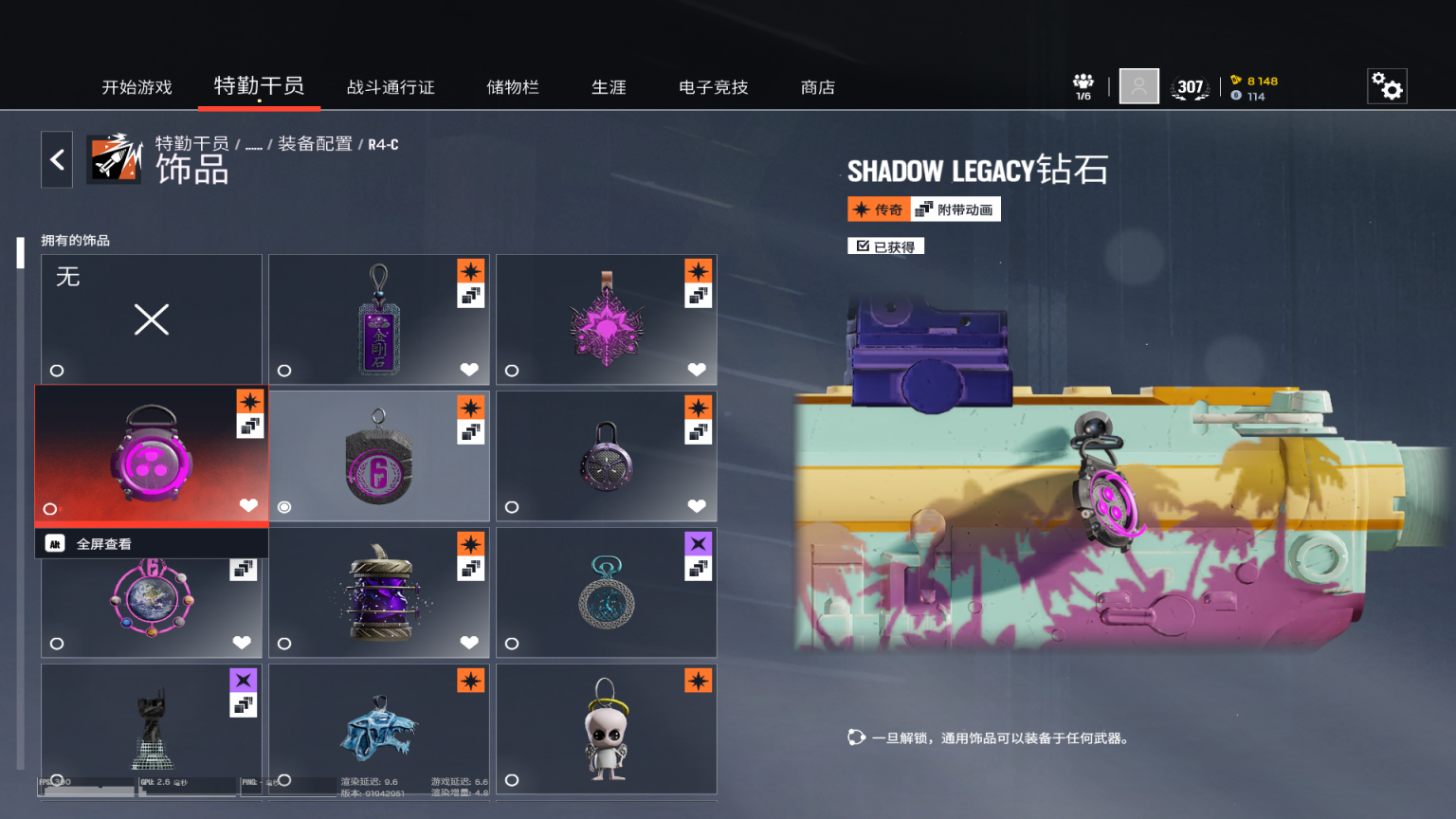Image resolution: width=1456 pixels, height=819 pixels.
Task: Open the settings gear menu
Action: coord(1387,86)
